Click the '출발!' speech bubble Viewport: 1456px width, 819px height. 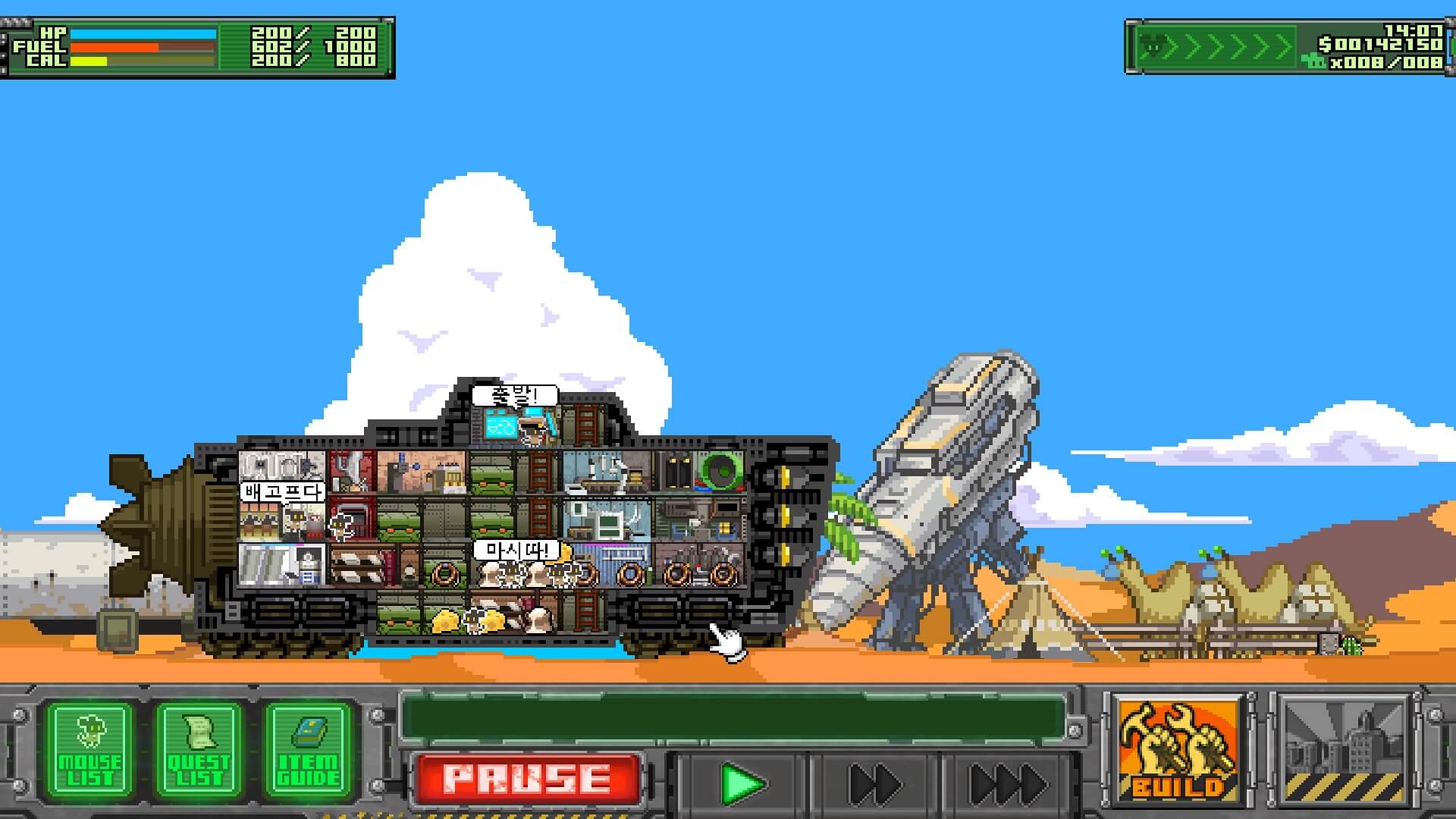click(x=513, y=395)
